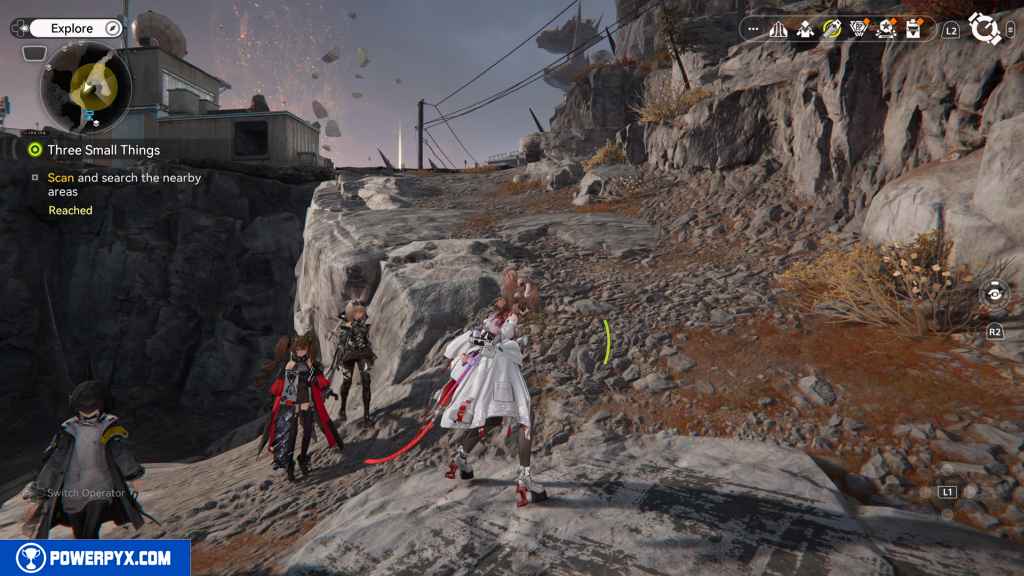1024x576 pixels.
Task: Expand the three-dots more menu
Action: [753, 30]
